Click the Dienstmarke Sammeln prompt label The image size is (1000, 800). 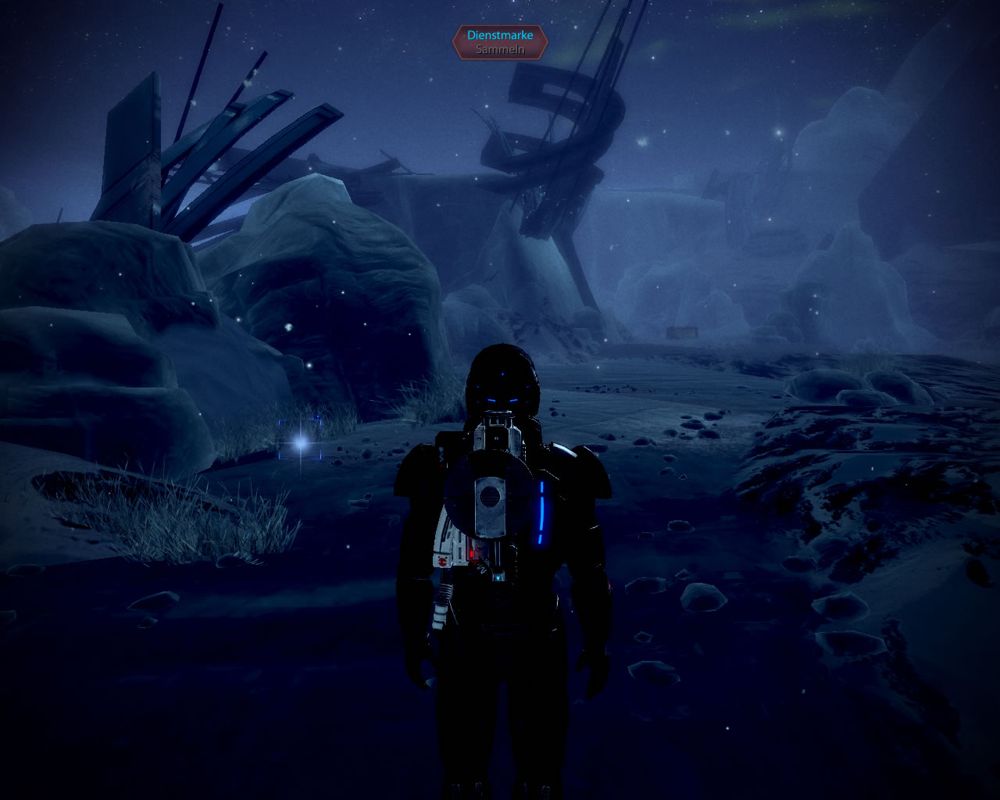pos(500,41)
